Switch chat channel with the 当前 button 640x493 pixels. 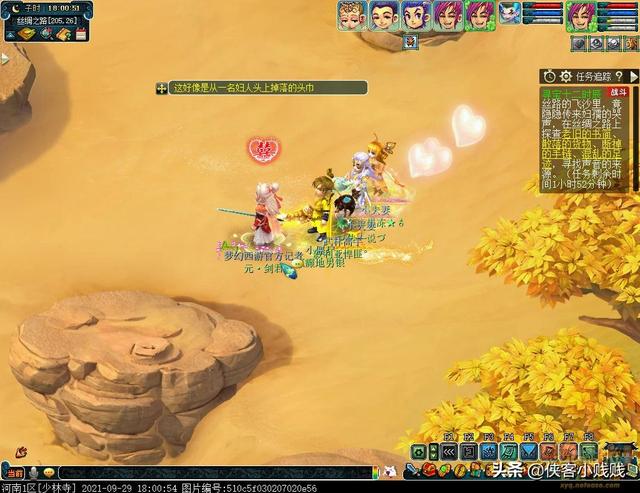(13, 472)
